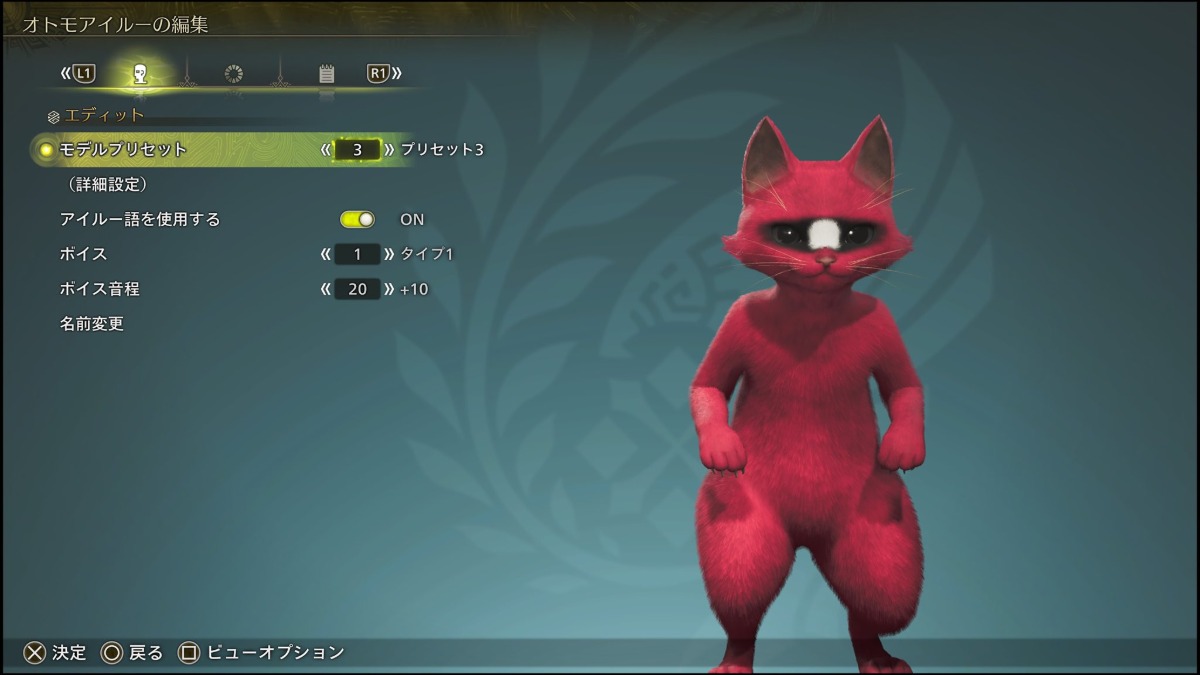
Task: Increase the モデルプリセット number with right arrow
Action: pyautogui.click(x=389, y=150)
